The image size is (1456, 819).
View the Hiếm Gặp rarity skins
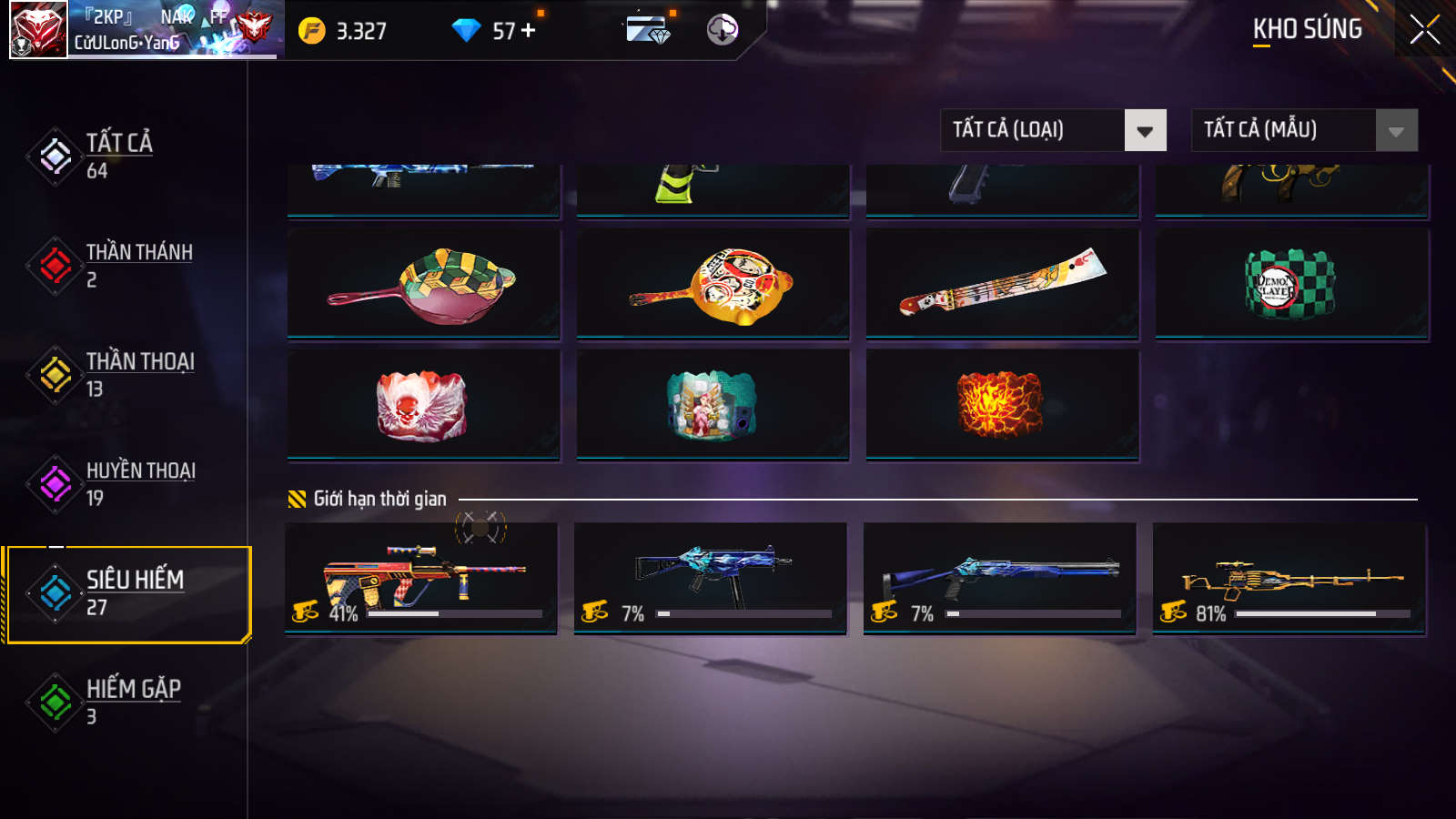pyautogui.click(x=132, y=702)
